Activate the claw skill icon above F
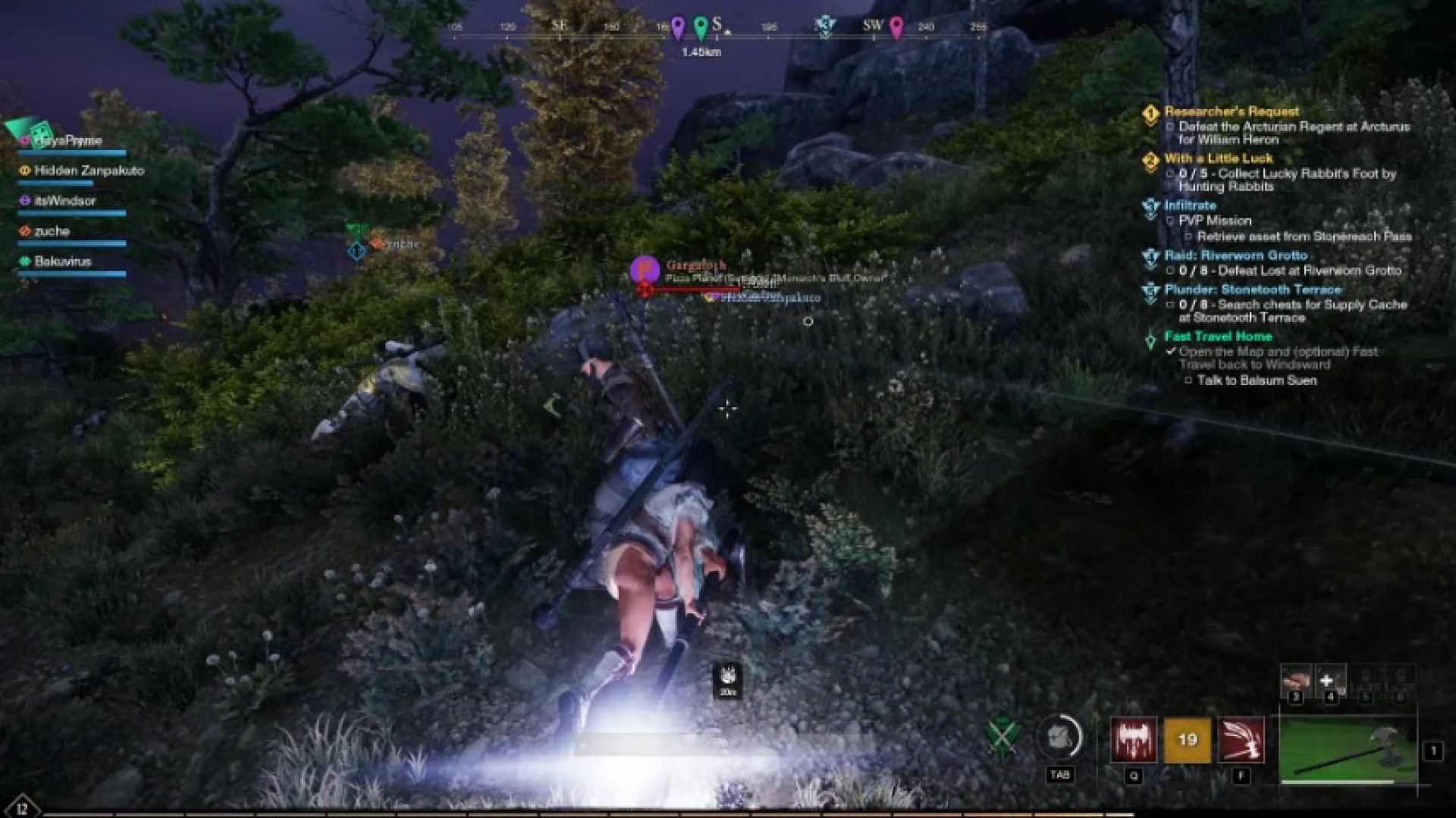This screenshot has width=1456, height=818. pyautogui.click(x=1241, y=741)
